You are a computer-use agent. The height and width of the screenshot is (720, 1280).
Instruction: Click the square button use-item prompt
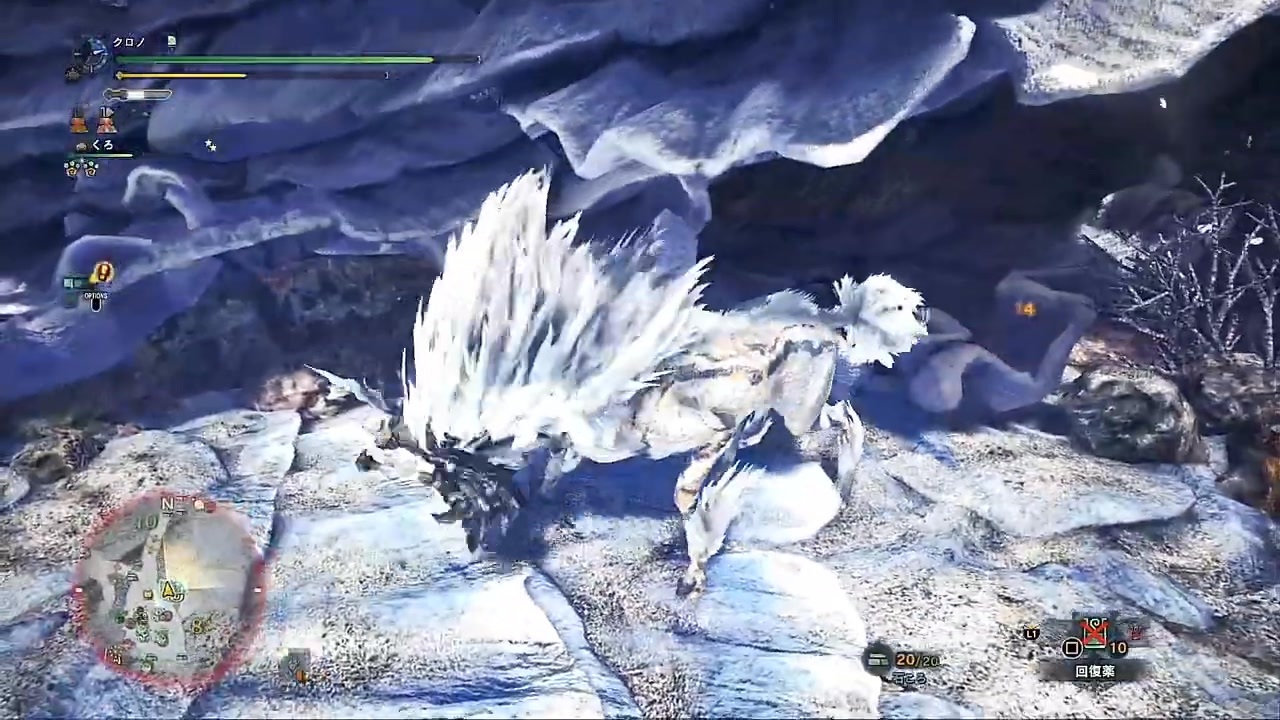tap(1072, 647)
